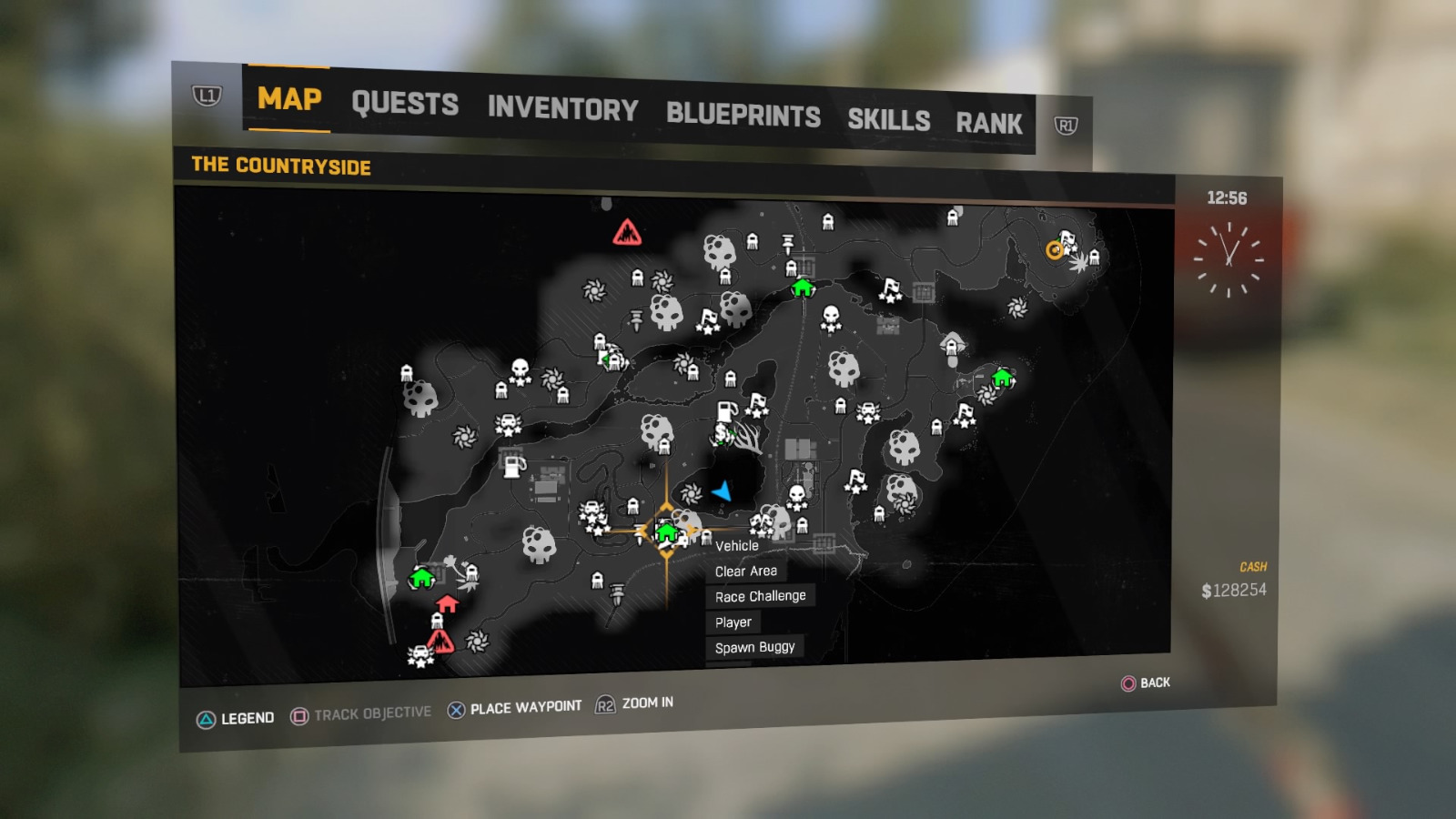Switch to the QUESTS tab
Image resolution: width=1456 pixels, height=819 pixels.
(405, 105)
